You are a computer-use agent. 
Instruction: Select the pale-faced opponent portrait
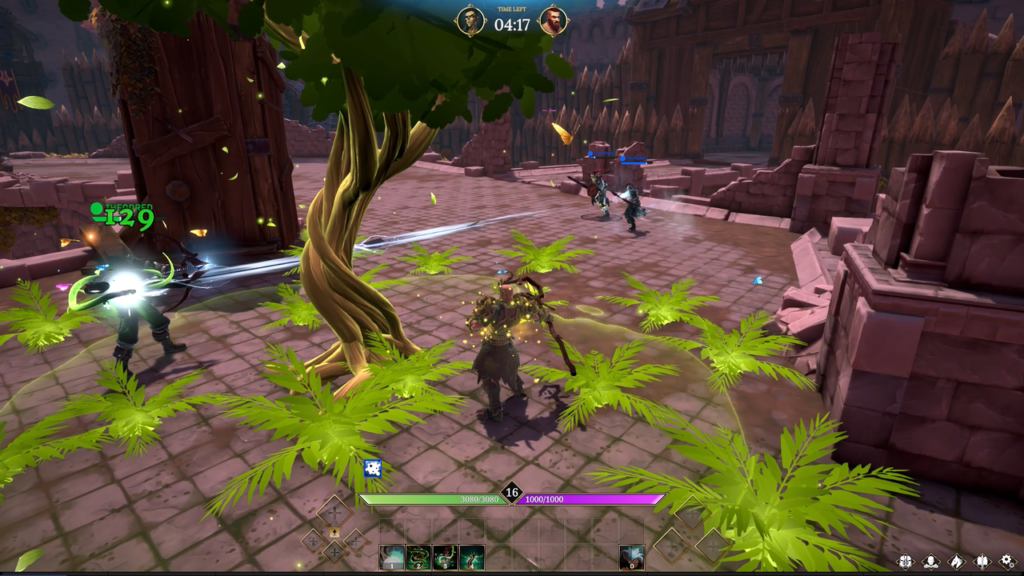(471, 21)
